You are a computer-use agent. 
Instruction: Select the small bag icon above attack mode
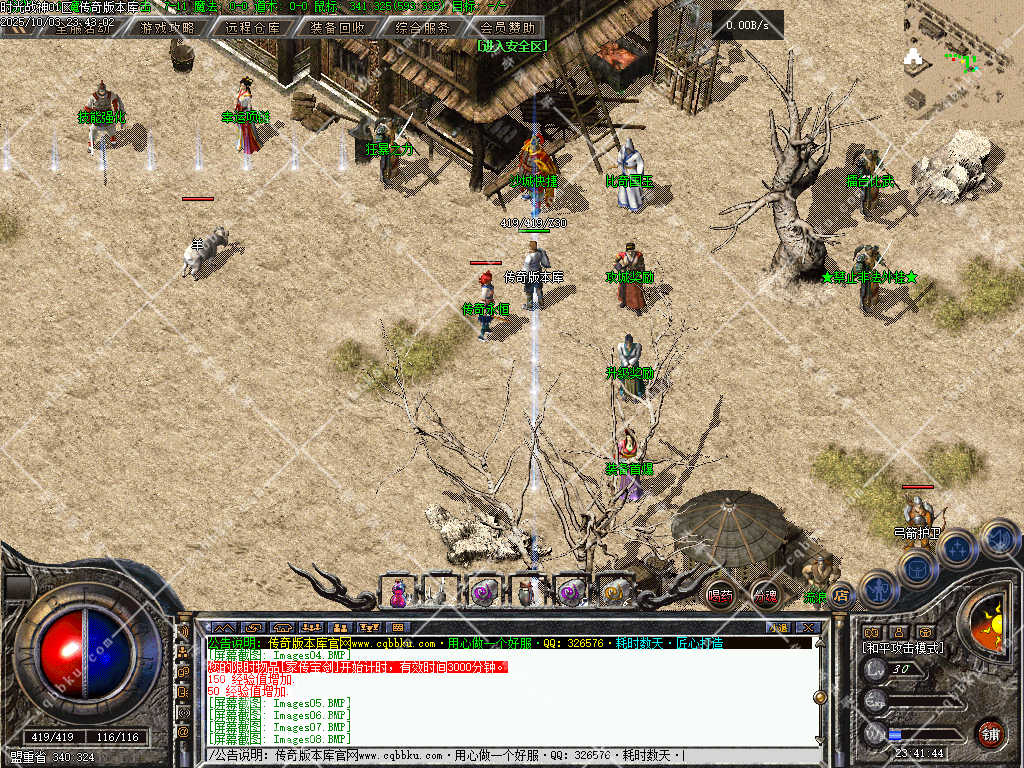tap(925, 632)
